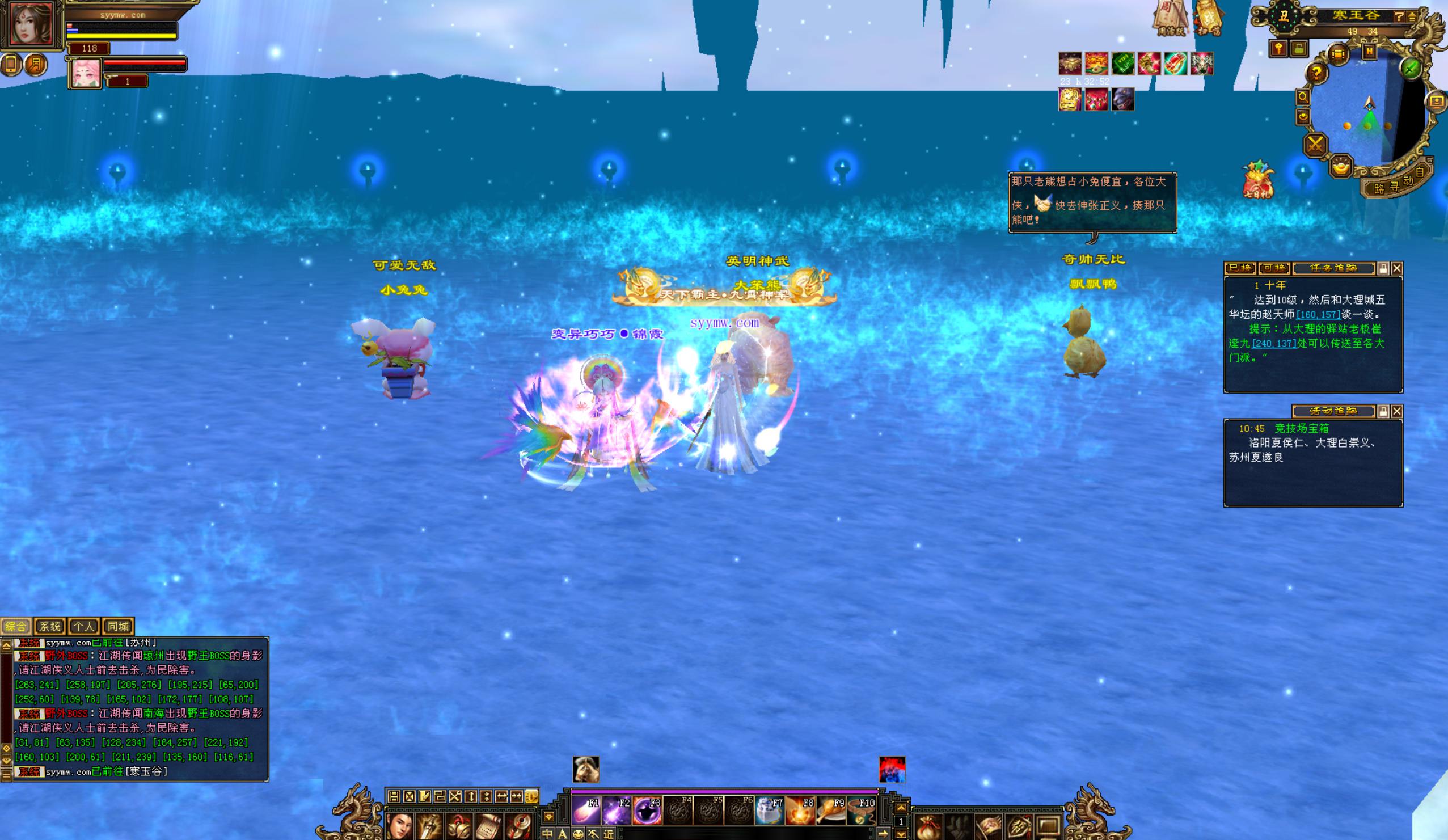Open the gold ingot shop button
The height and width of the screenshot is (840, 1448).
point(1341,167)
